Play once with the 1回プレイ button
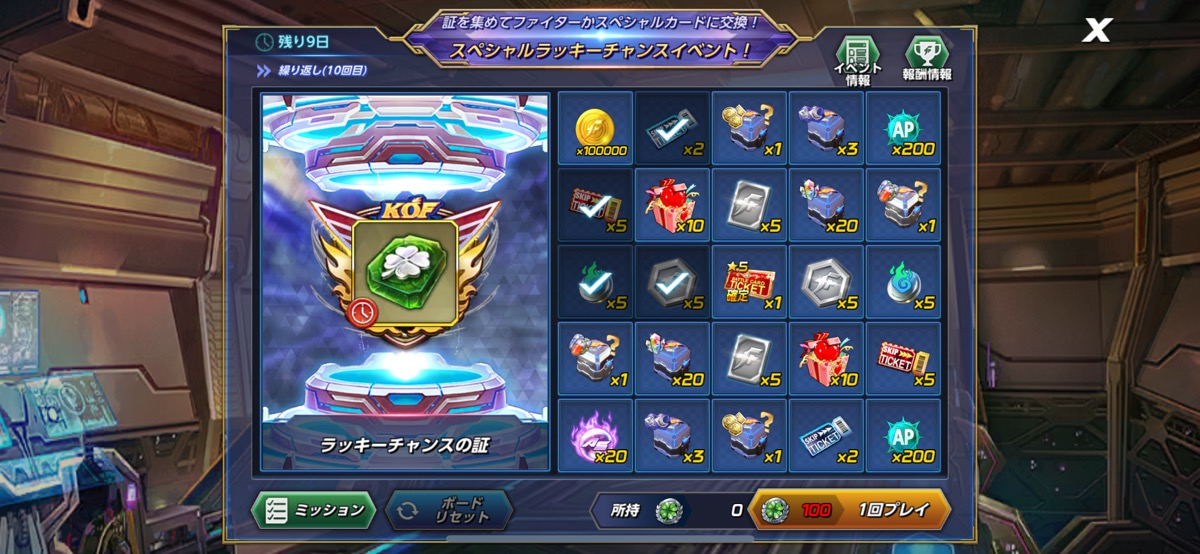The width and height of the screenshot is (1200, 554). point(848,510)
